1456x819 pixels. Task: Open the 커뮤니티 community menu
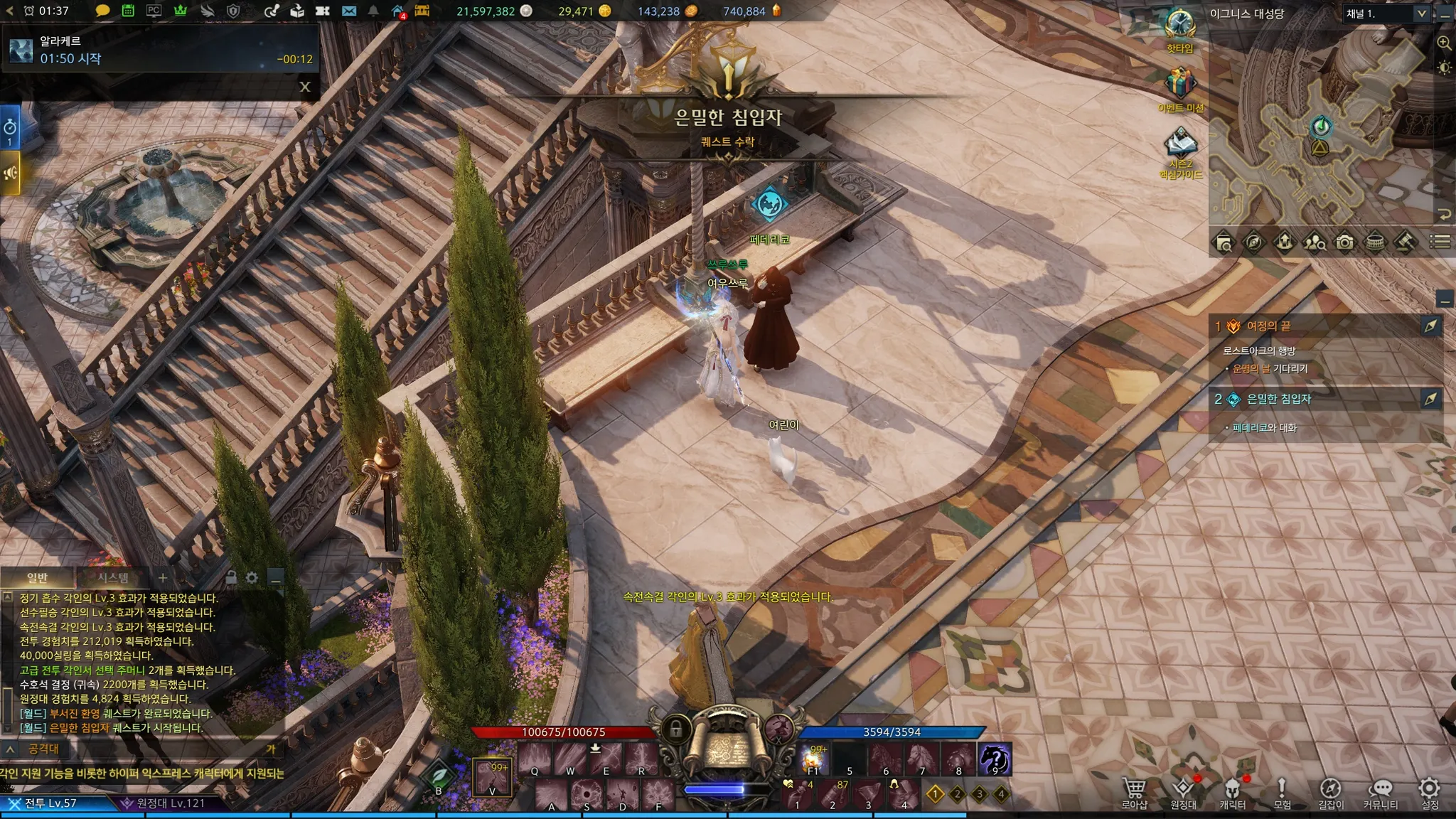(1380, 793)
